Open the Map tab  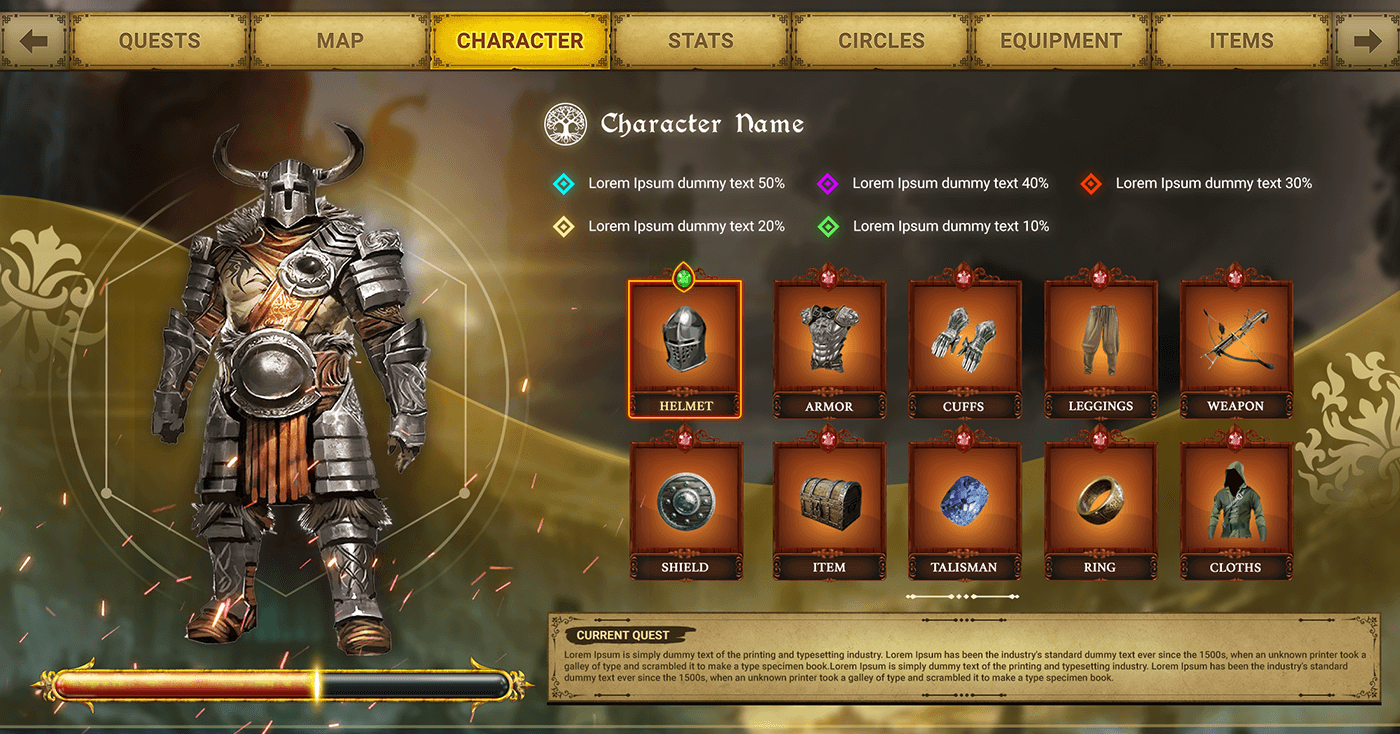[x=340, y=41]
